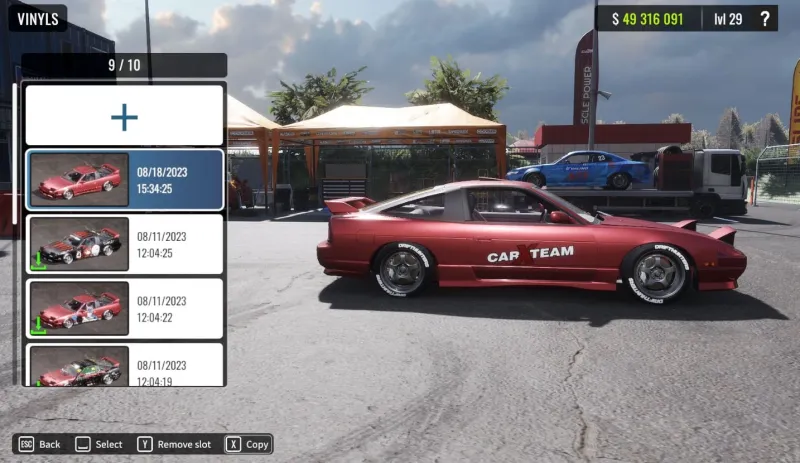Screen dimensions: 800x463
Task: Open the question mark help button
Action: (x=765, y=19)
